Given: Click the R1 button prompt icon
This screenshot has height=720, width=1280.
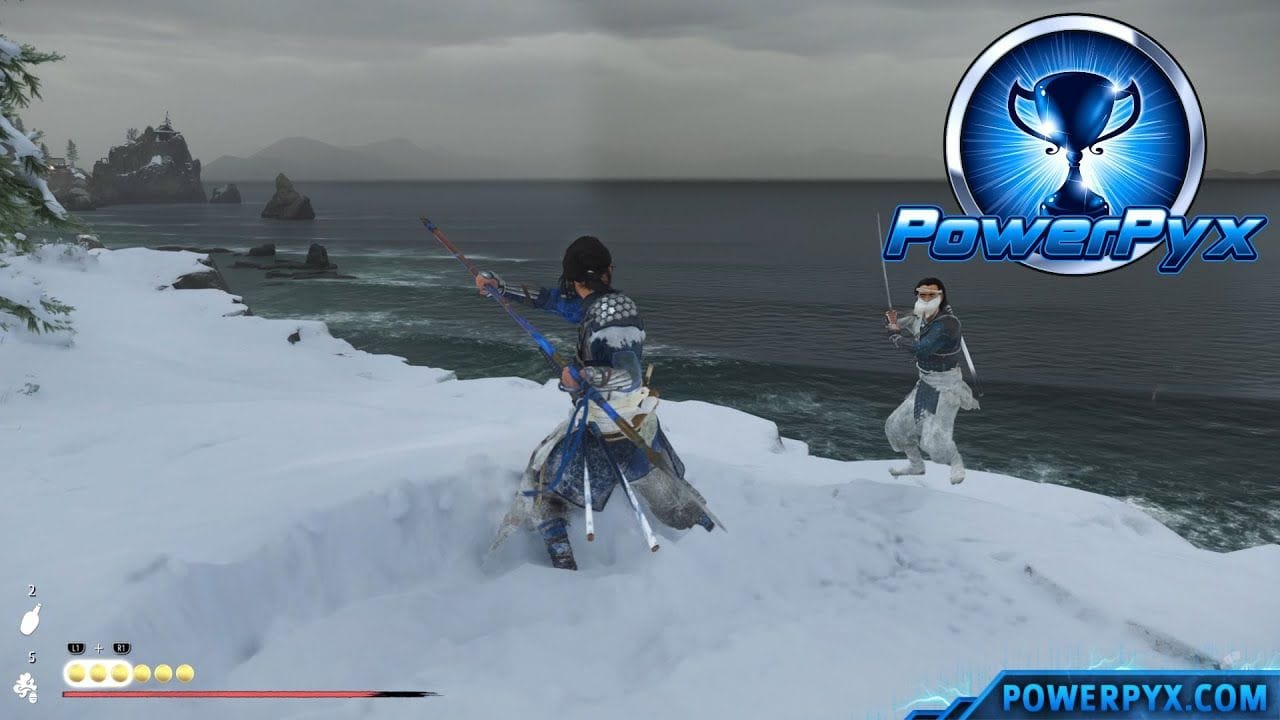Looking at the screenshot, I should point(122,646).
